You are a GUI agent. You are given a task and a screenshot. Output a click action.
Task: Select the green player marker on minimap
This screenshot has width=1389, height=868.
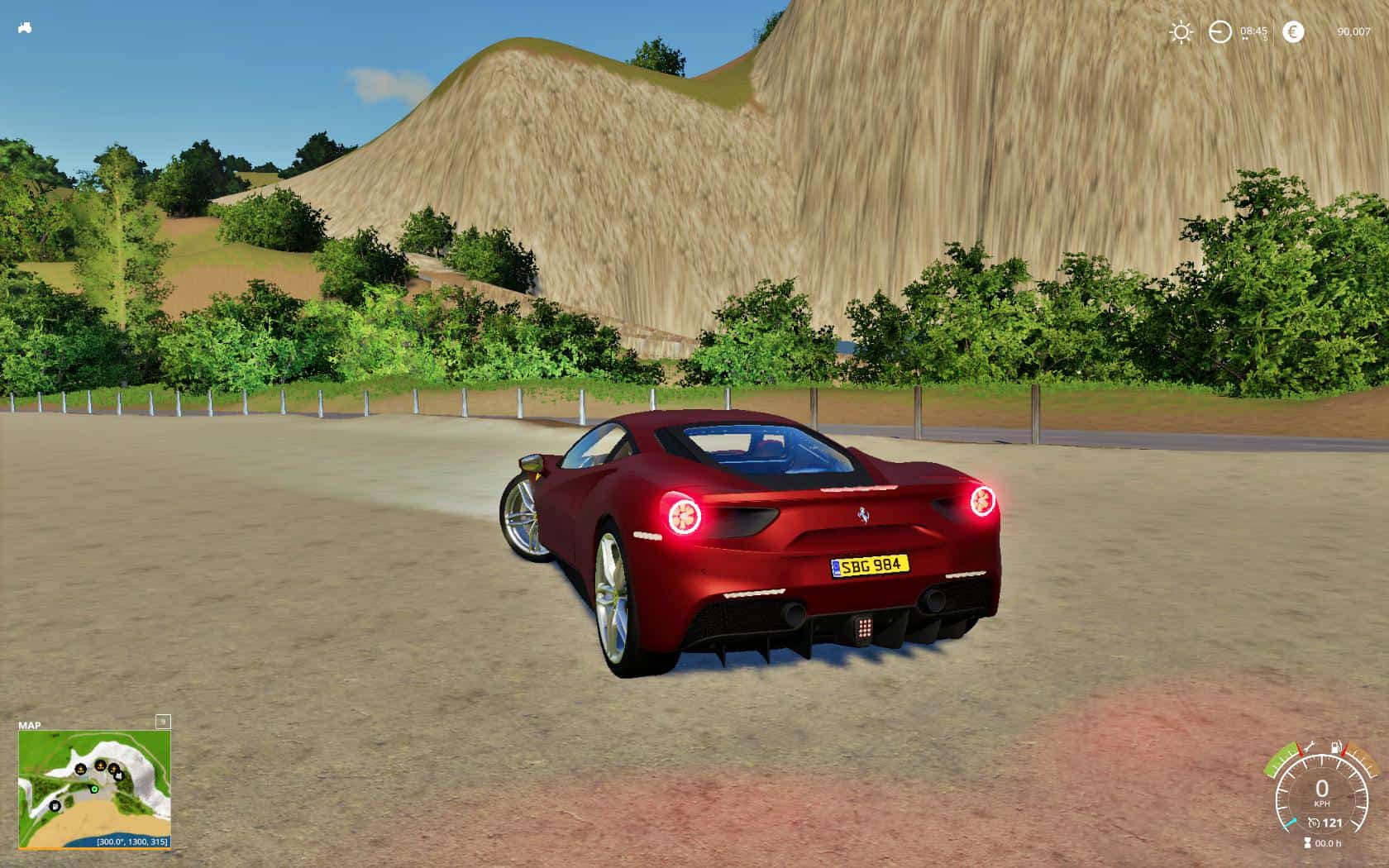94,789
